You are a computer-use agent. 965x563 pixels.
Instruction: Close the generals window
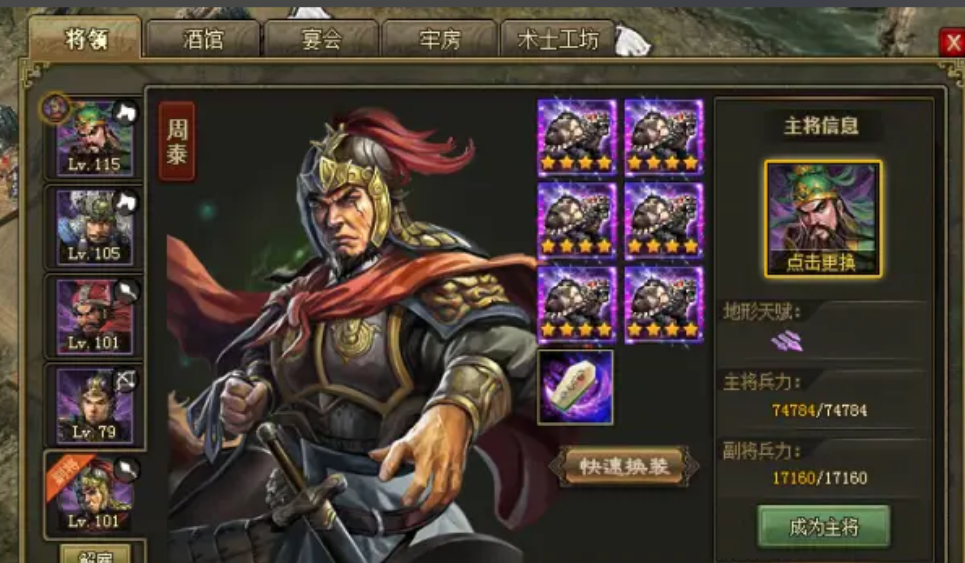(950, 41)
